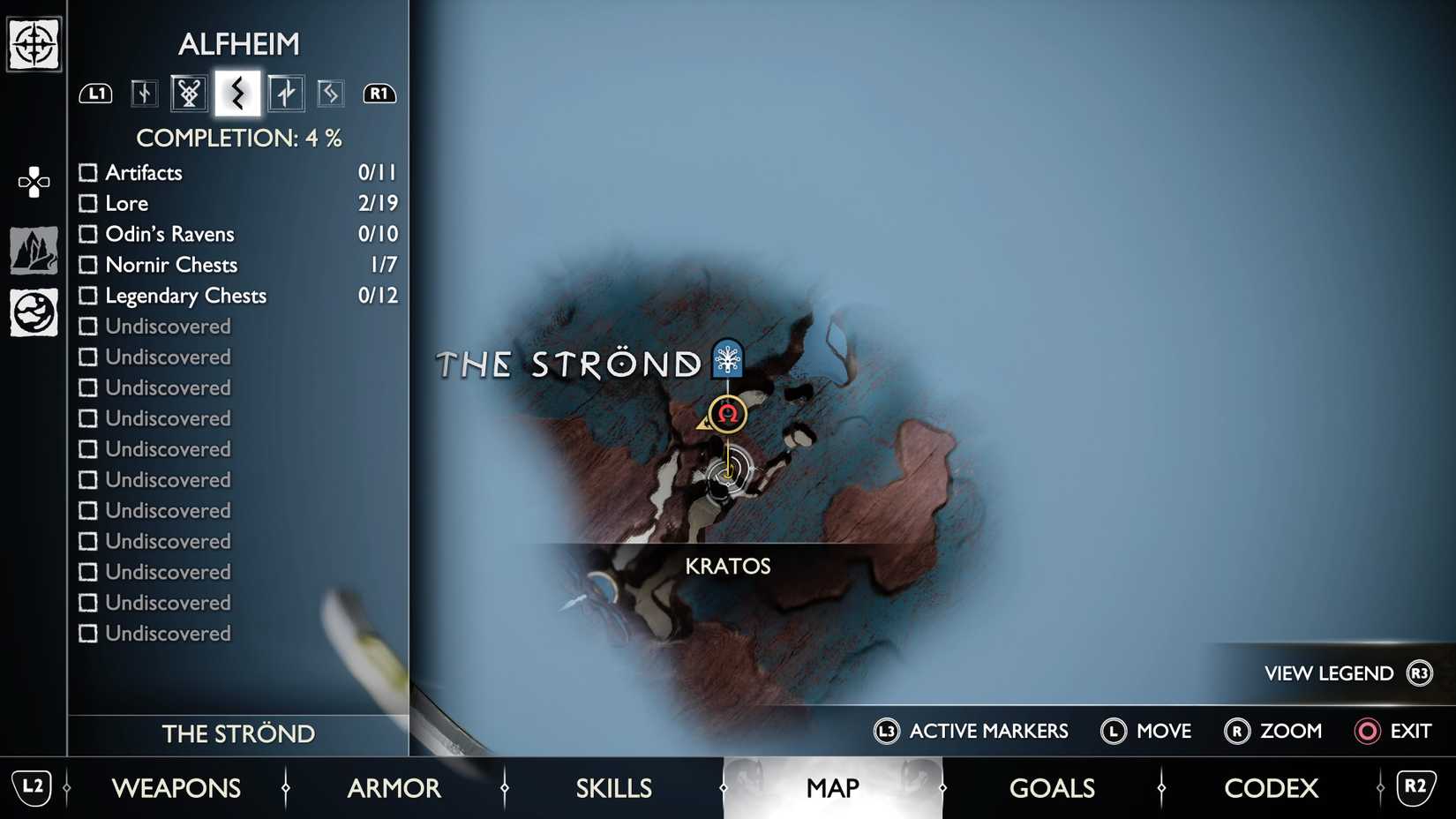Viewport: 1456px width, 819px height.
Task: Check the Artifacts checkbox
Action: (x=88, y=172)
